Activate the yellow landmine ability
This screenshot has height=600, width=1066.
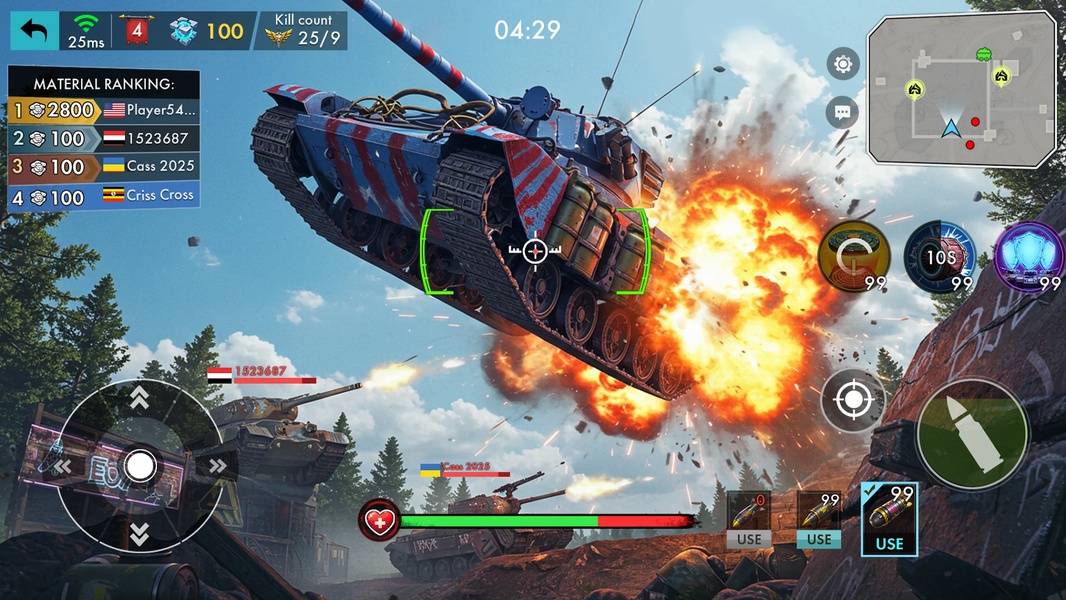click(855, 257)
